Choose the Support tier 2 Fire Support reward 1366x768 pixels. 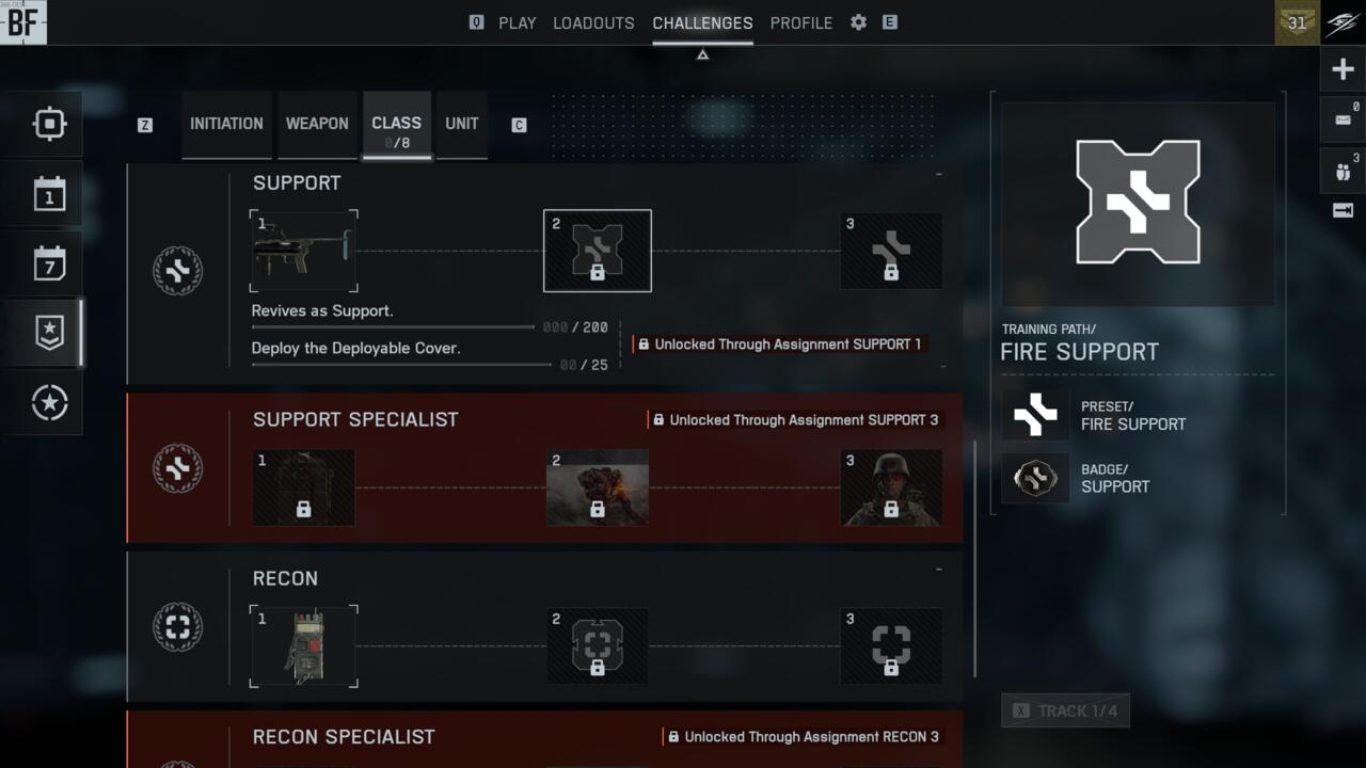pyautogui.click(x=597, y=251)
